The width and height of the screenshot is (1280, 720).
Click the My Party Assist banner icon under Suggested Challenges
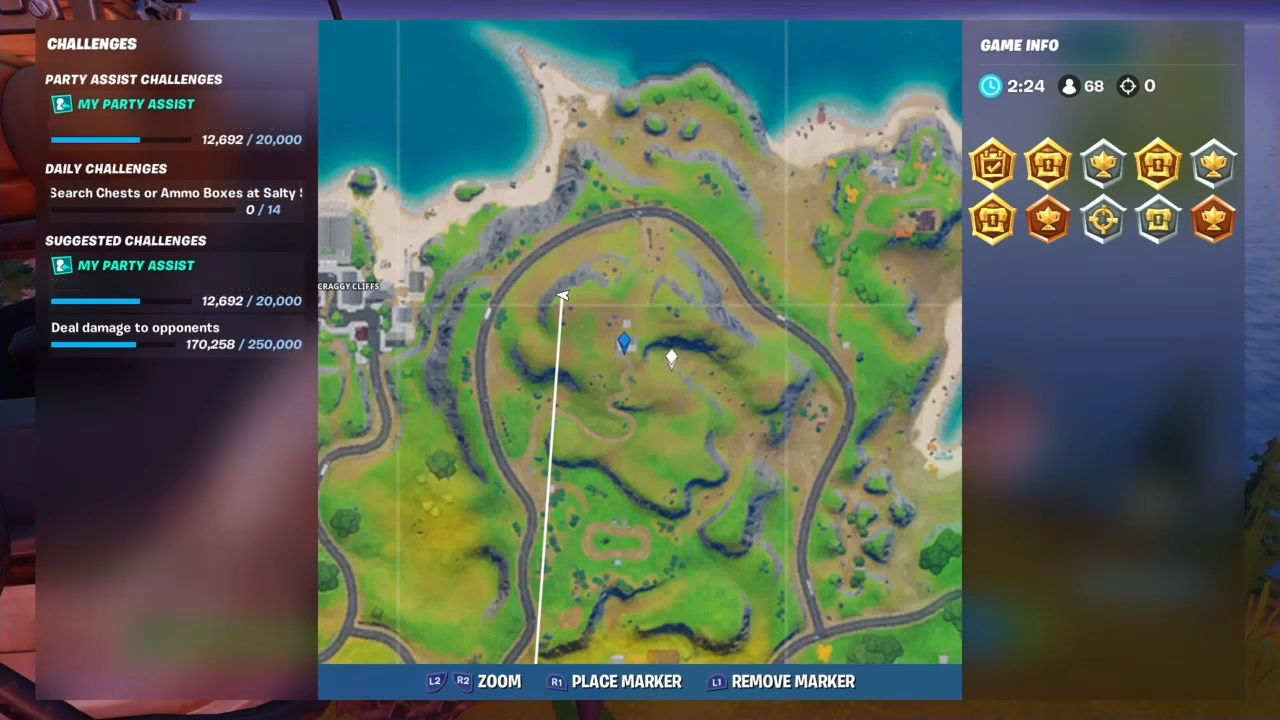61,265
